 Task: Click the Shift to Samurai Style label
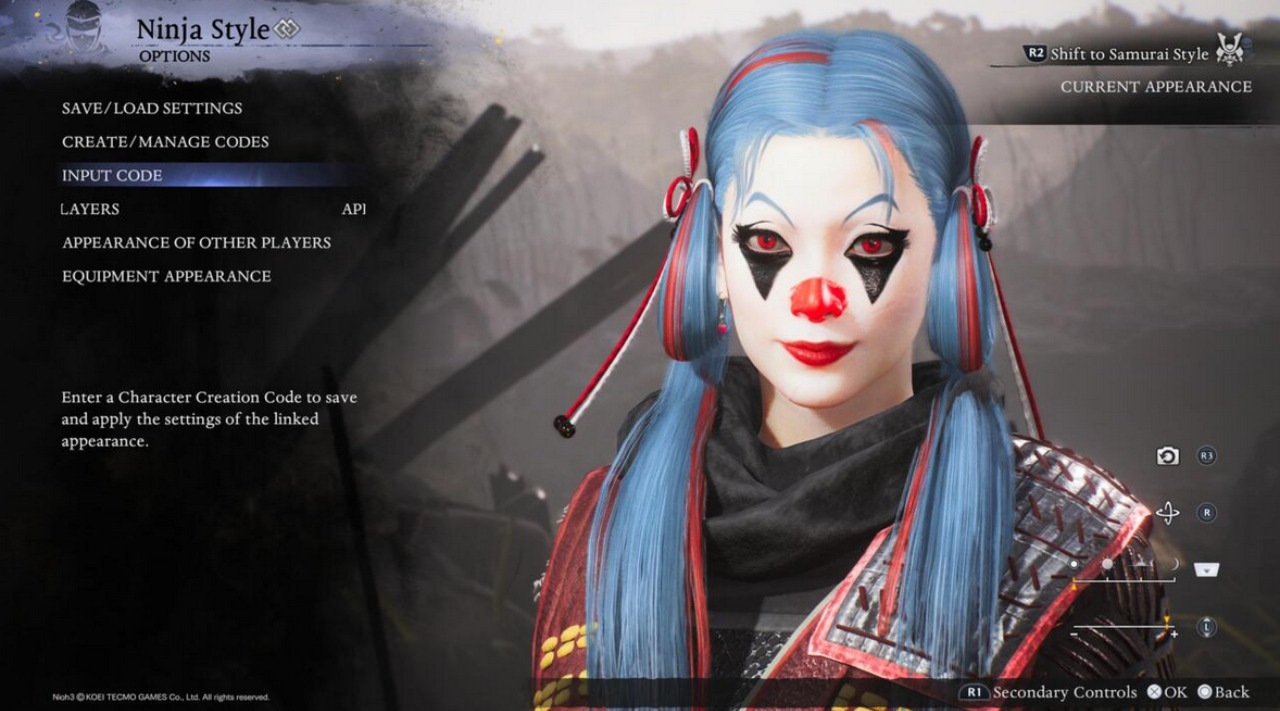(x=1129, y=54)
